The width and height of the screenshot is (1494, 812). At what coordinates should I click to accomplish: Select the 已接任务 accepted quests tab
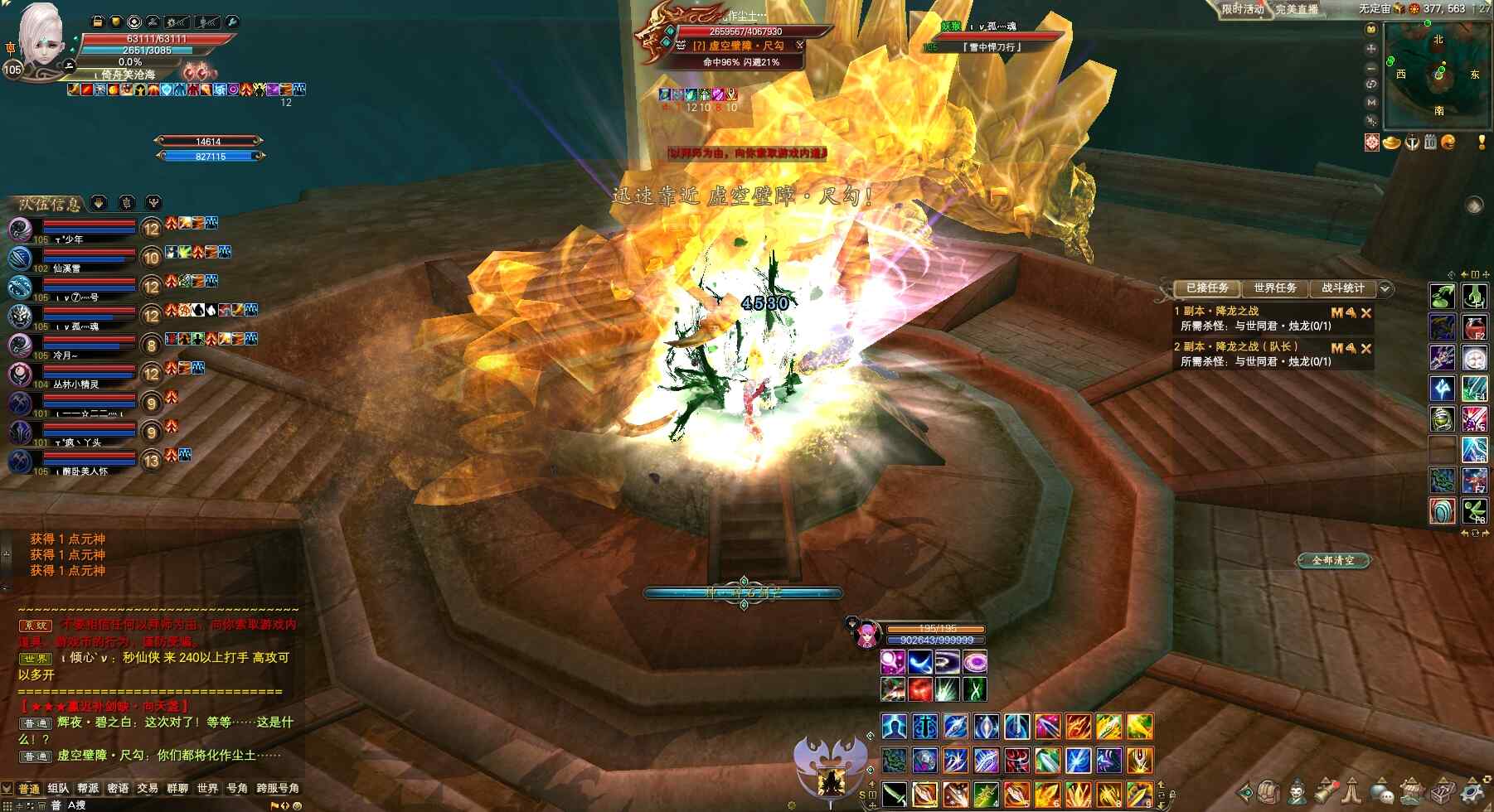[1207, 288]
